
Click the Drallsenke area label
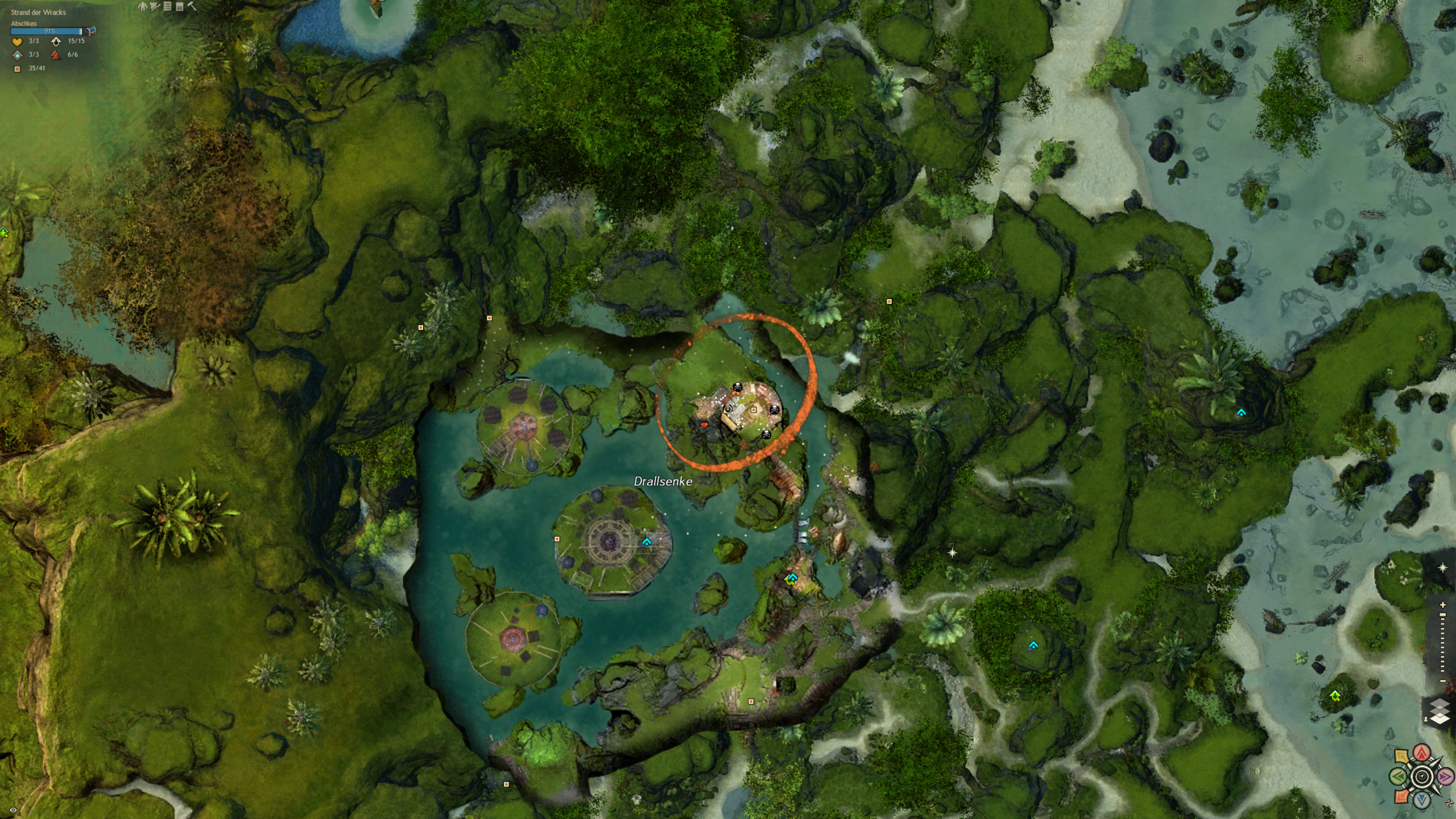click(663, 481)
